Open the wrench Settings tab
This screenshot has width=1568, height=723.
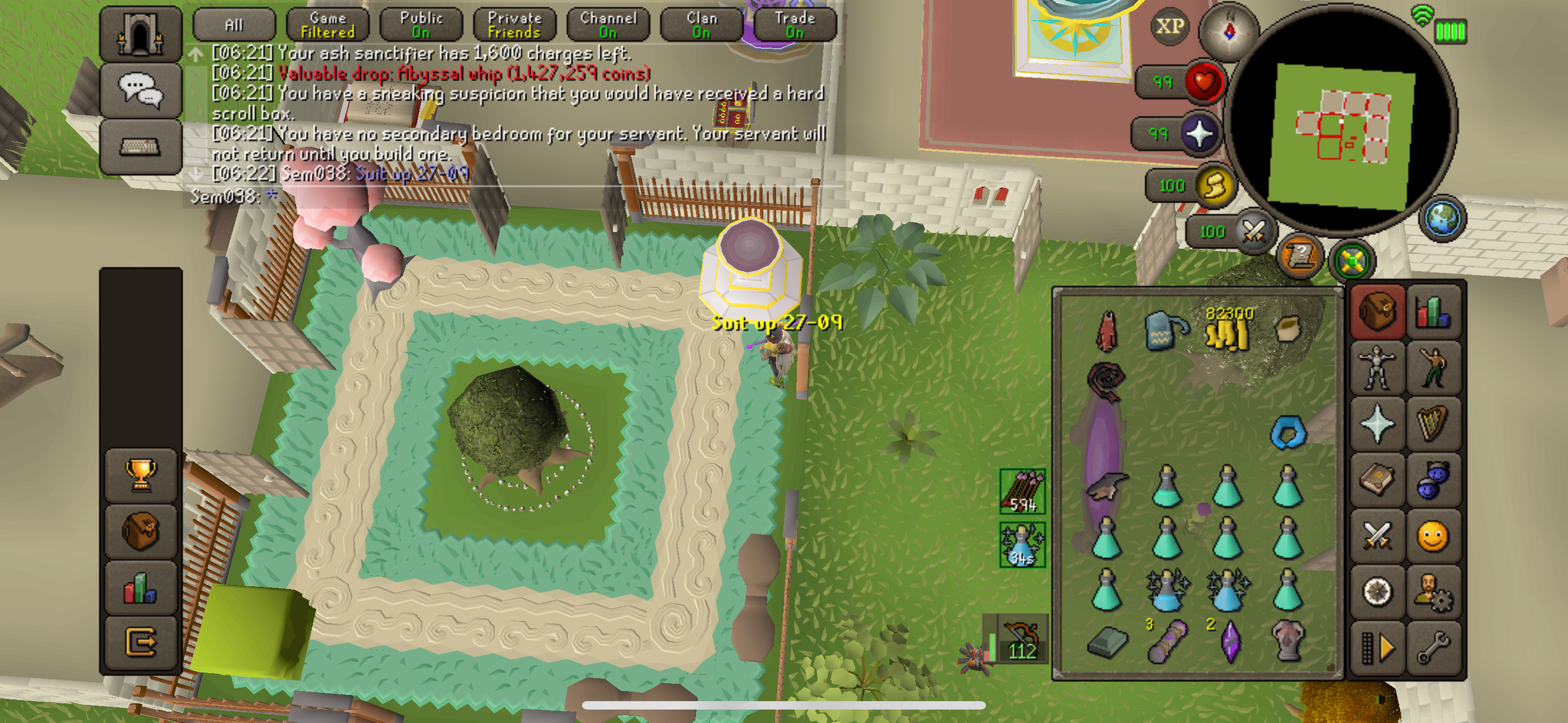pyautogui.click(x=1432, y=648)
